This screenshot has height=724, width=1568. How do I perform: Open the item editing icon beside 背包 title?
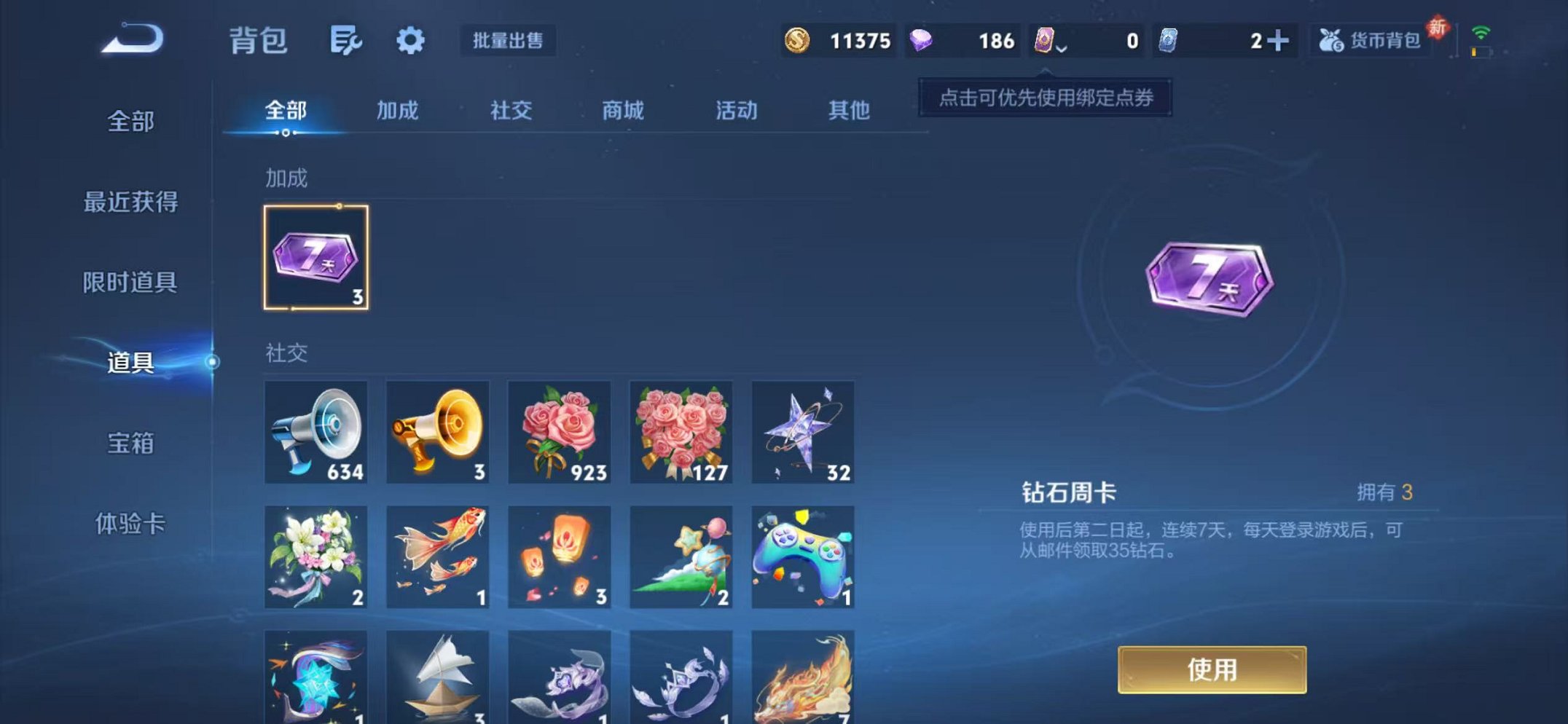pyautogui.click(x=345, y=42)
